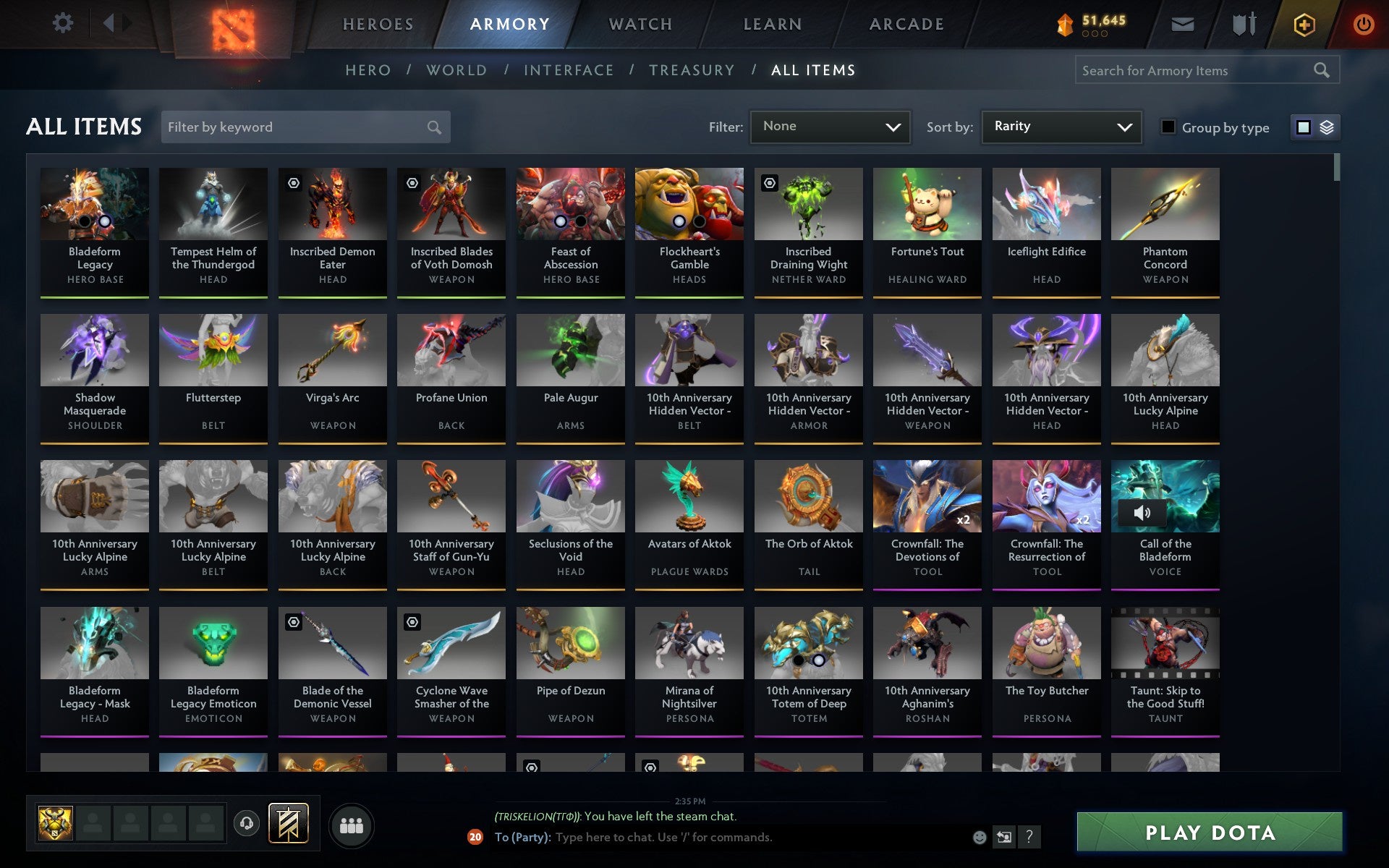Switch to the TREASURY tab
Screen dimensions: 1389x868
(x=692, y=70)
